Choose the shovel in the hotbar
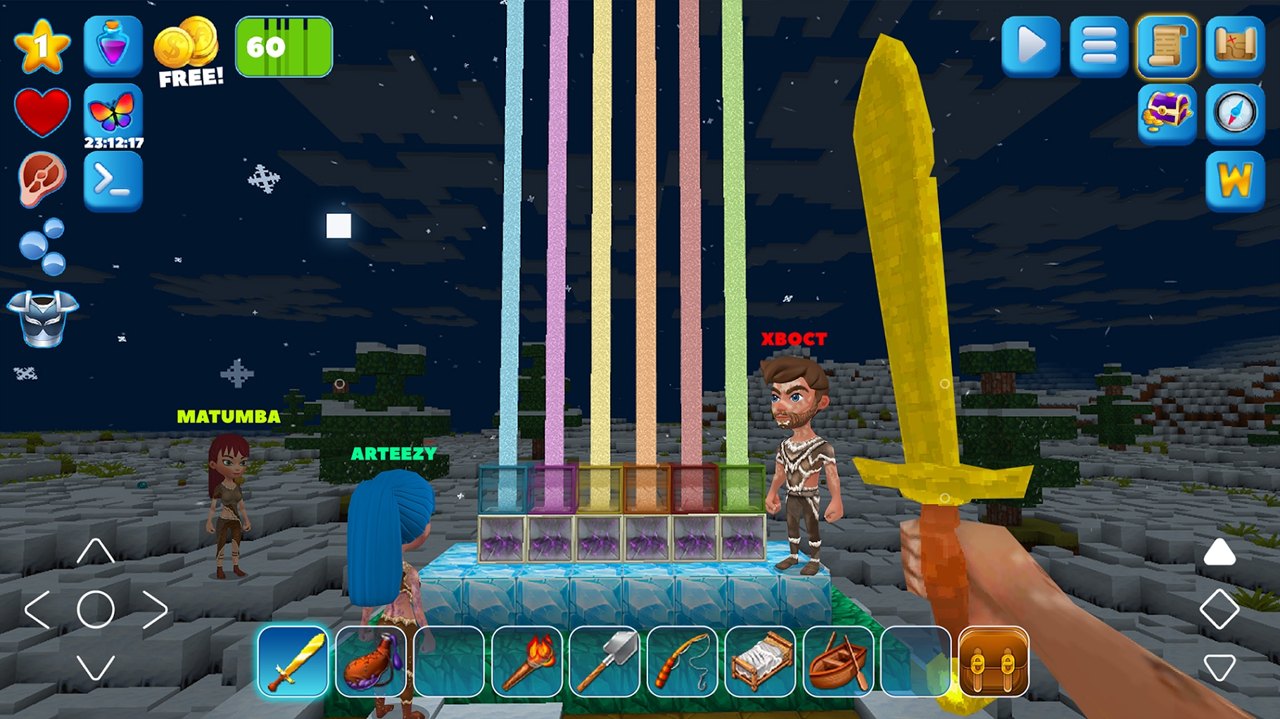 [x=604, y=661]
